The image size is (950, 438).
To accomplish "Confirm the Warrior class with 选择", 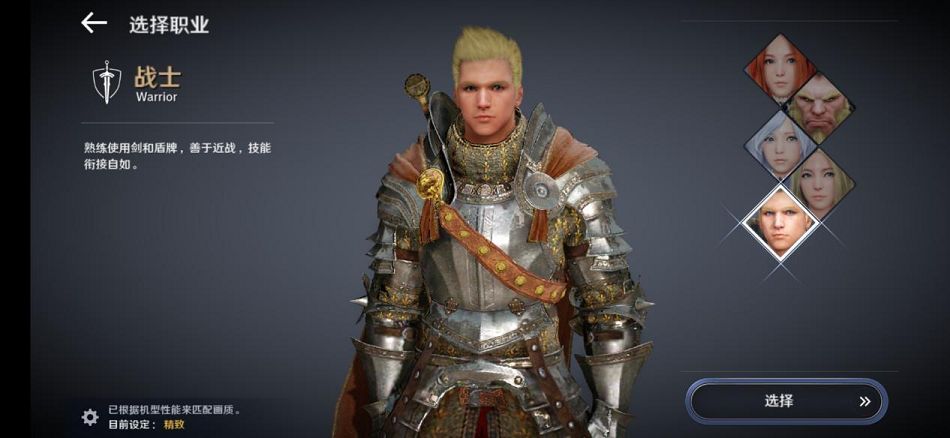I will tap(786, 401).
